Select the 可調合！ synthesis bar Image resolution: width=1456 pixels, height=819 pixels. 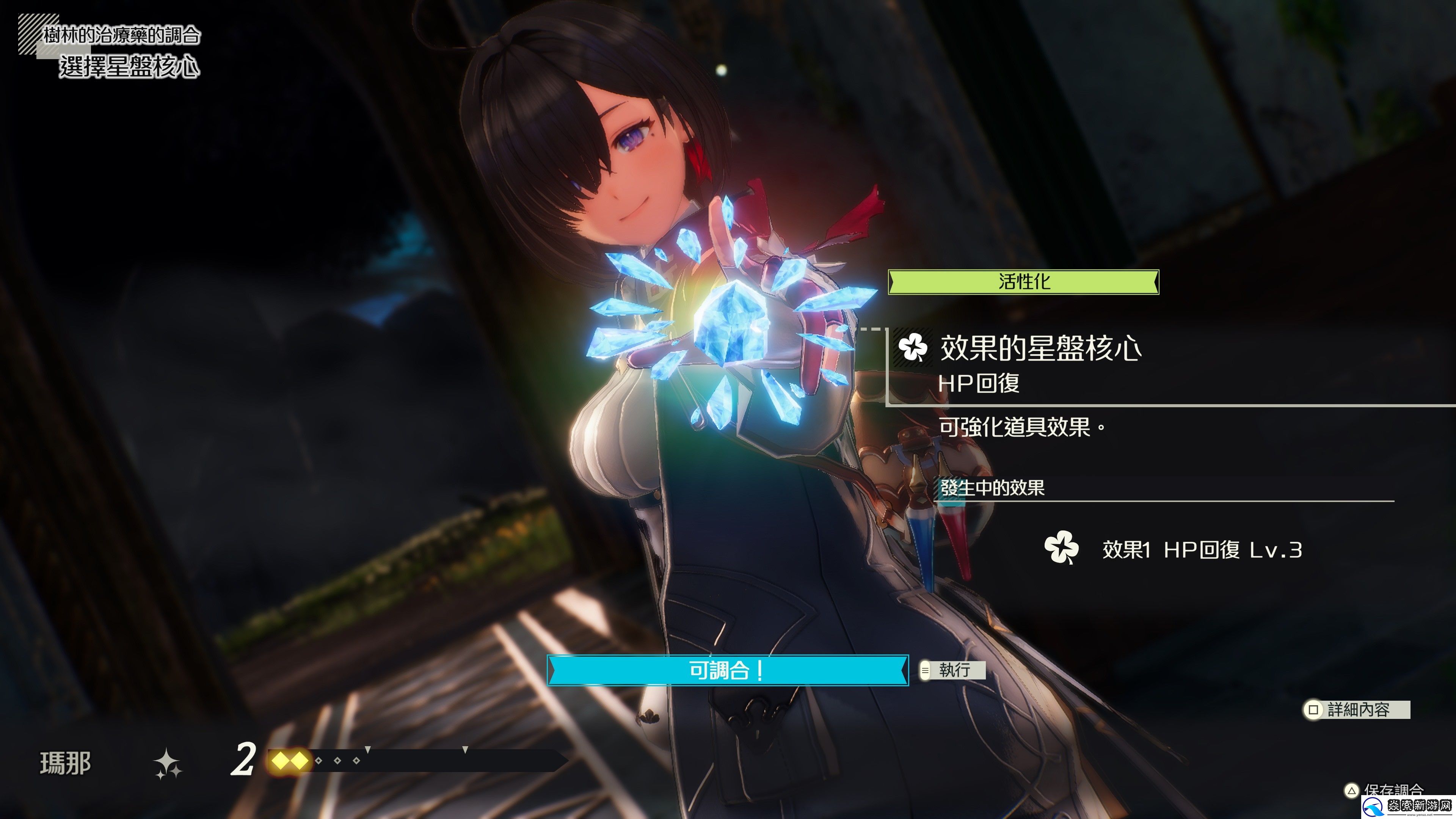[x=728, y=670]
